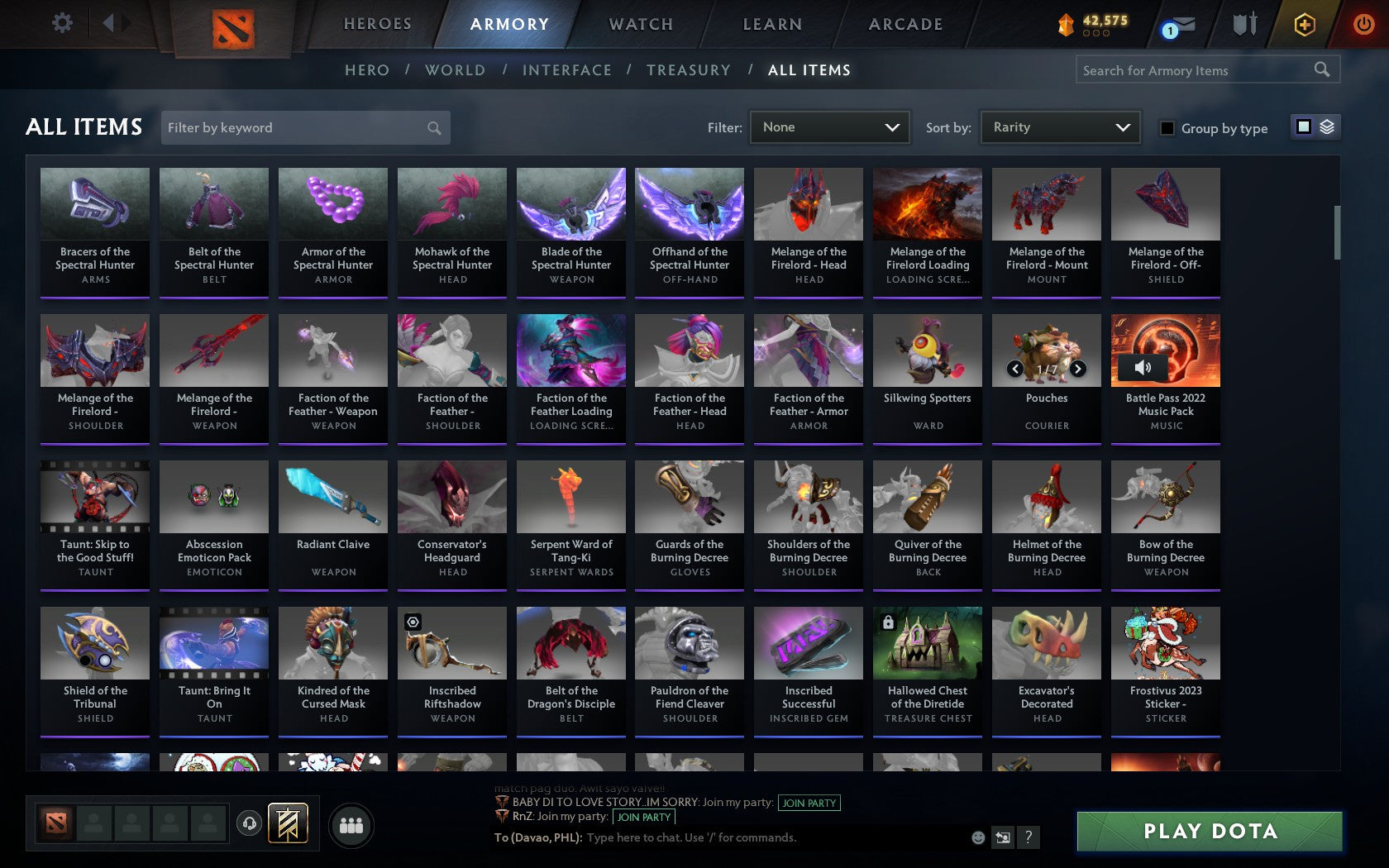1389x868 pixels.
Task: Open the Sort by Rarity dropdown
Action: pyautogui.click(x=1059, y=127)
